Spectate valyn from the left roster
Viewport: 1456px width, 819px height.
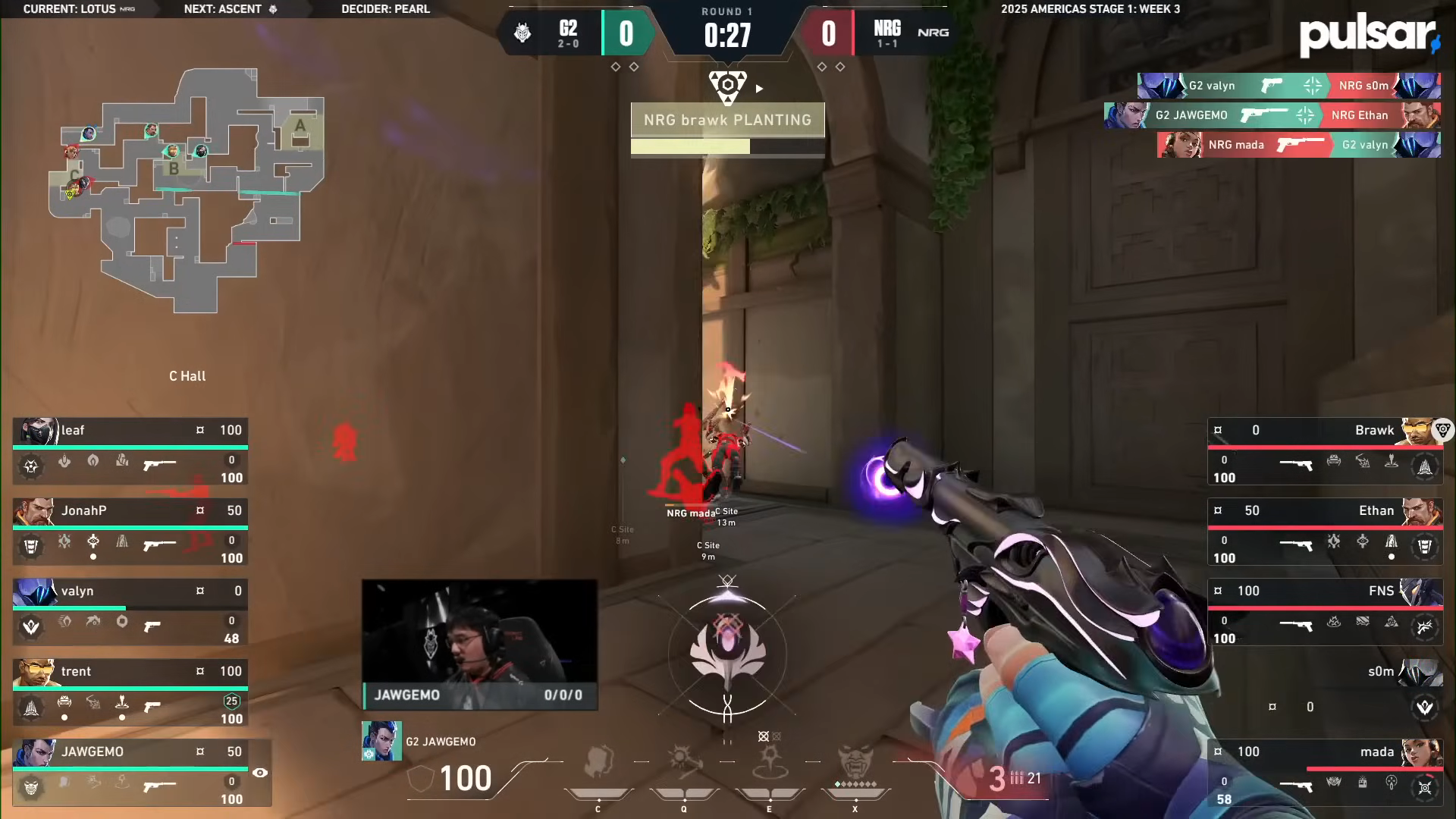click(130, 611)
